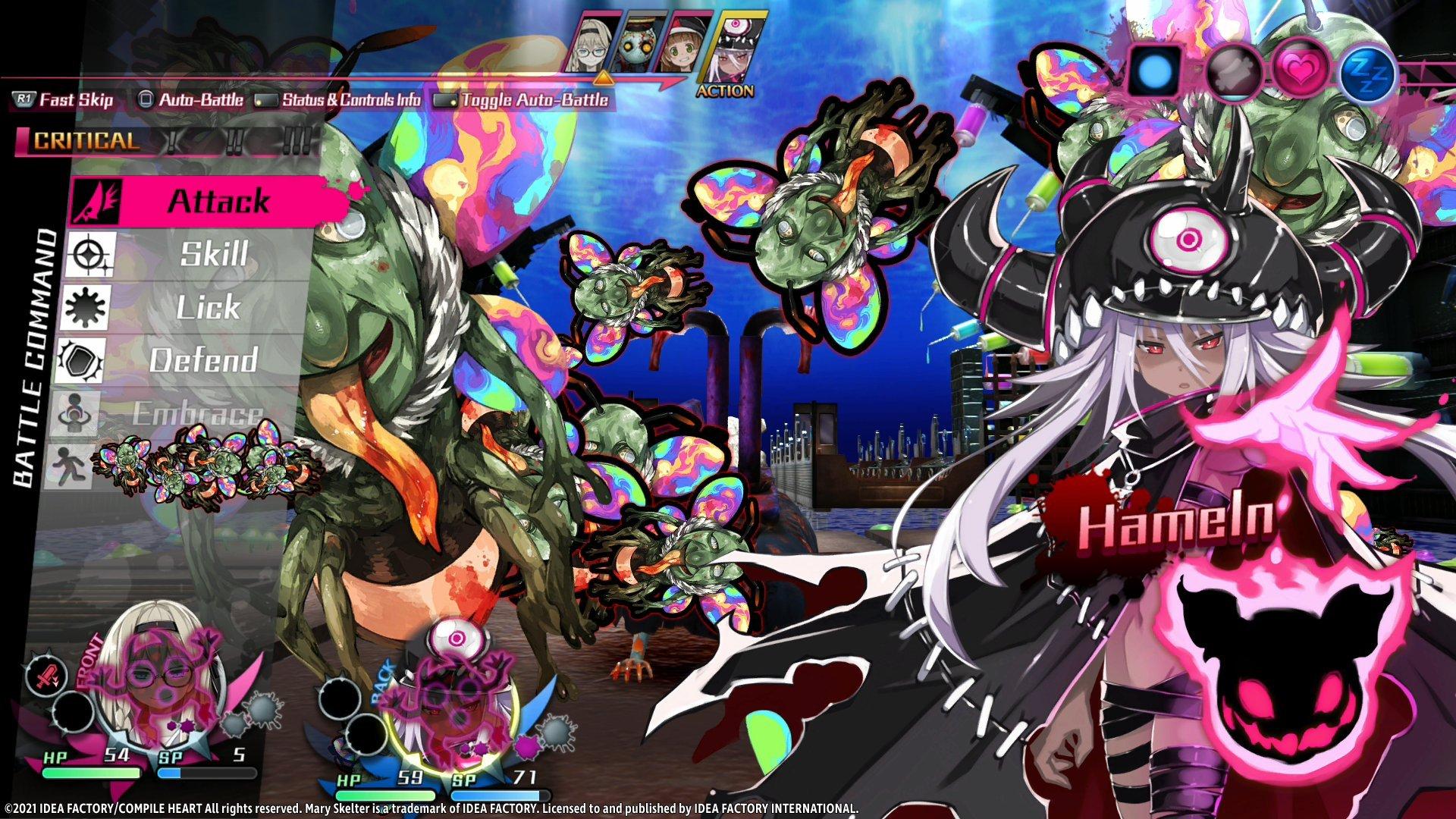
Task: Select the Lick splash icon
Action: 91,307
